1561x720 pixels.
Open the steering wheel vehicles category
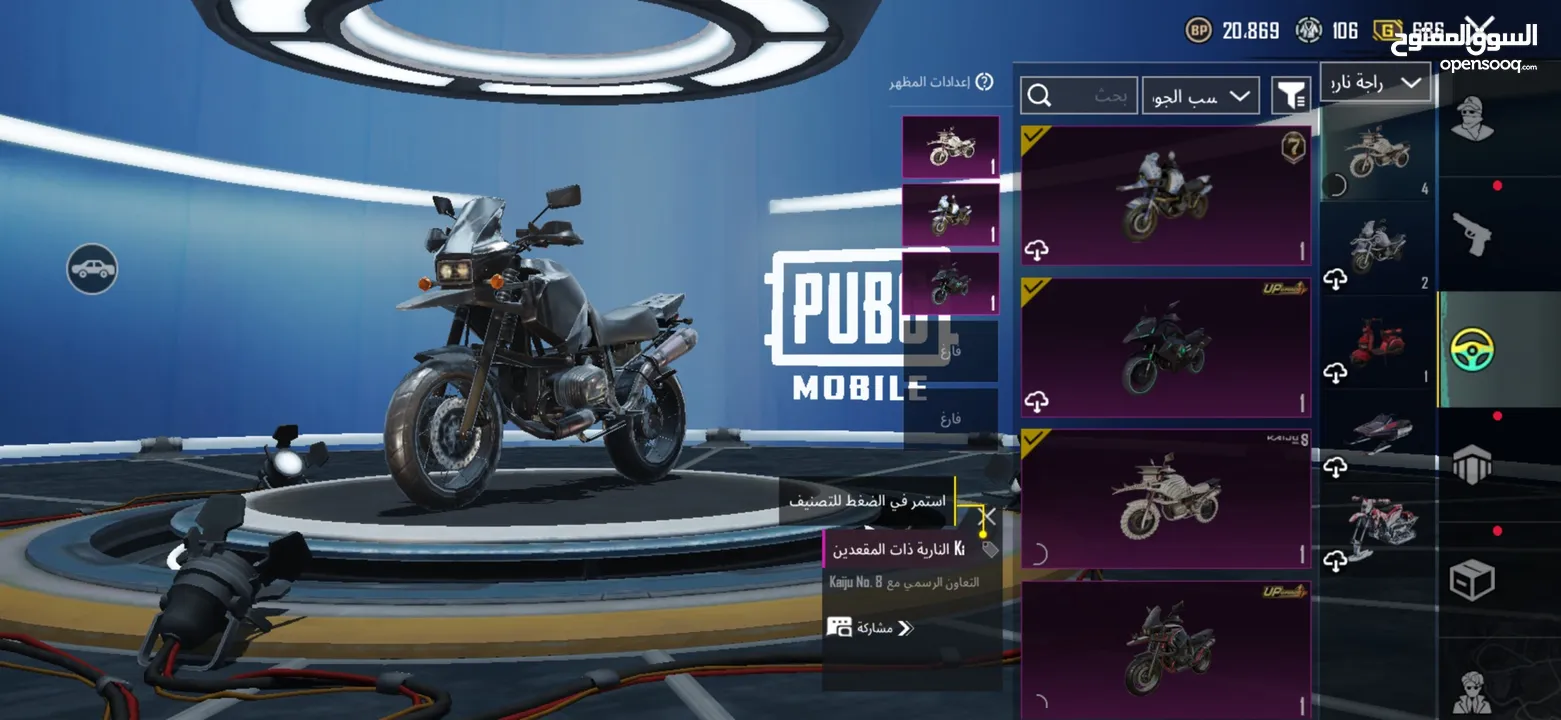pyautogui.click(x=1472, y=349)
